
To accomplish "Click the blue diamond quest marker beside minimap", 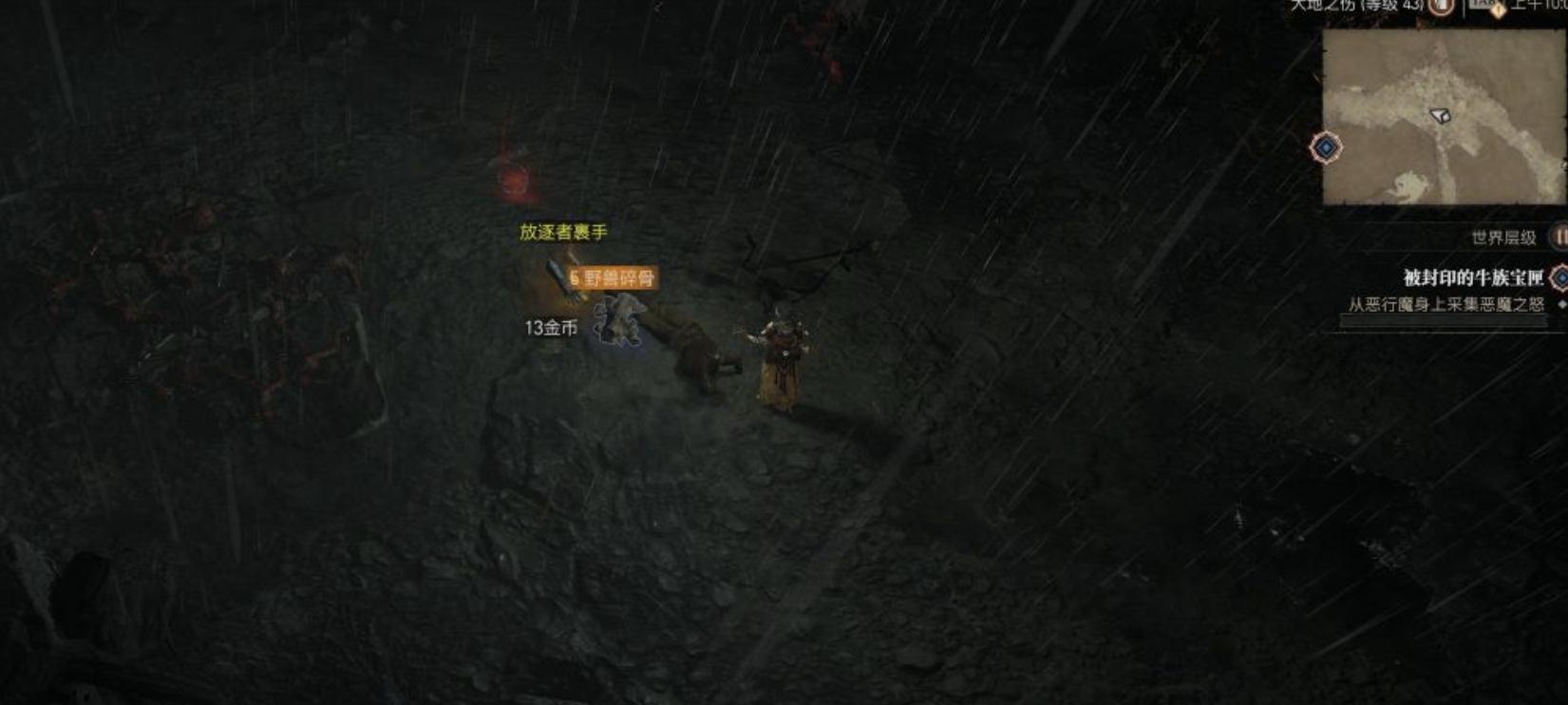I will 1326,148.
